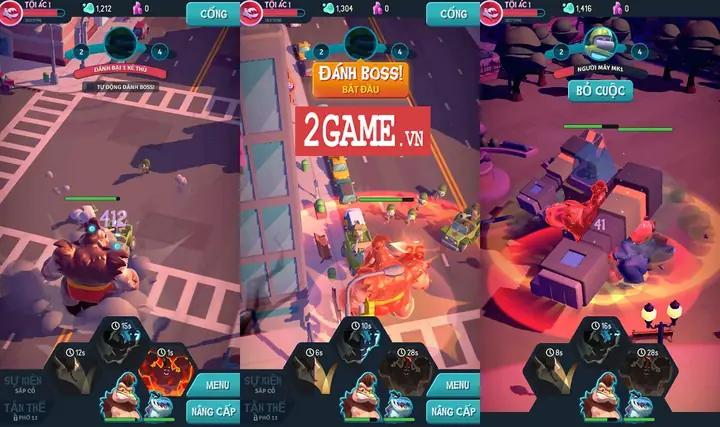Image resolution: width=720 pixels, height=427 pixels.
Task: Open CỔNG next to the 1,304 currency counter
Action: 452,14
